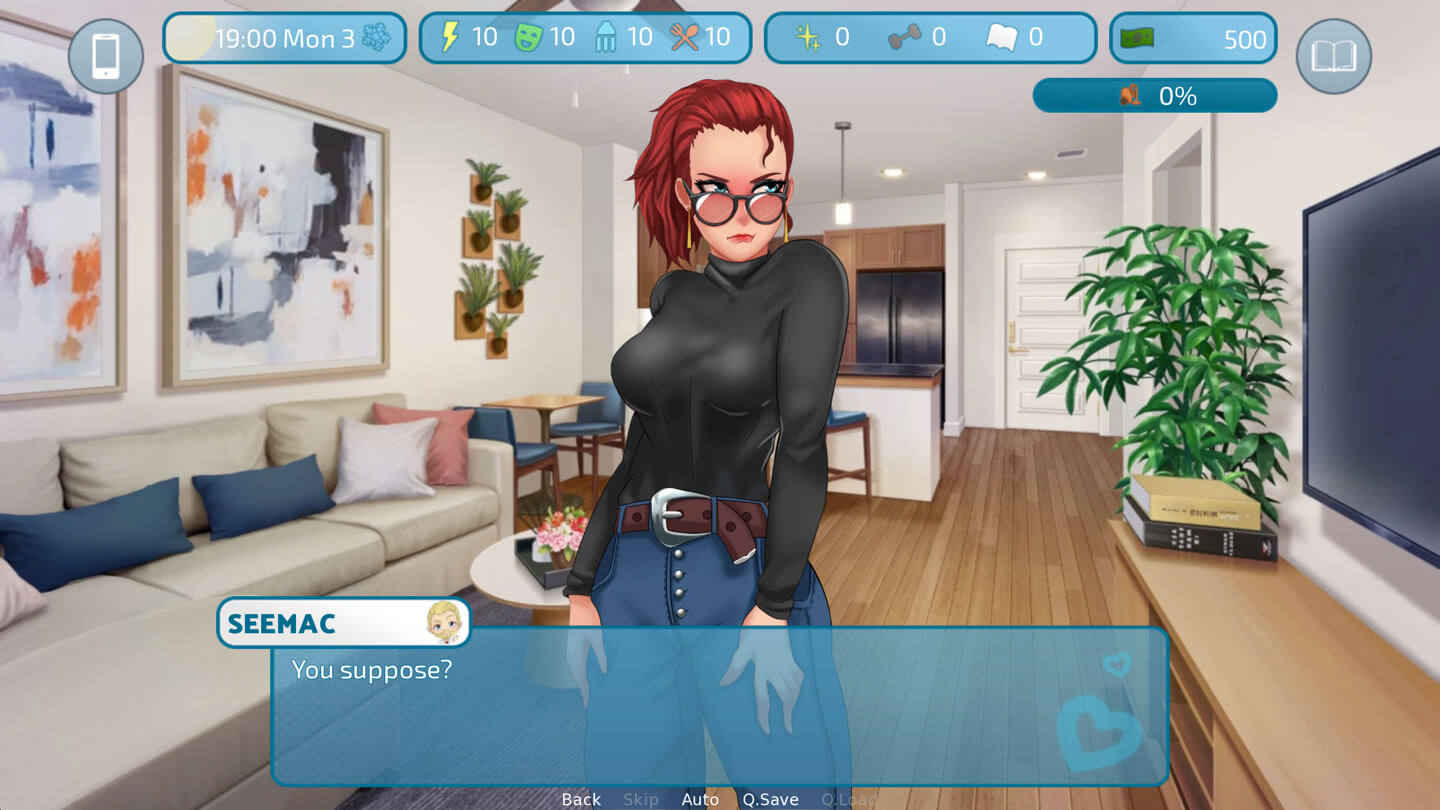Open the journal book icon
The width and height of the screenshot is (1440, 810).
click(1333, 56)
